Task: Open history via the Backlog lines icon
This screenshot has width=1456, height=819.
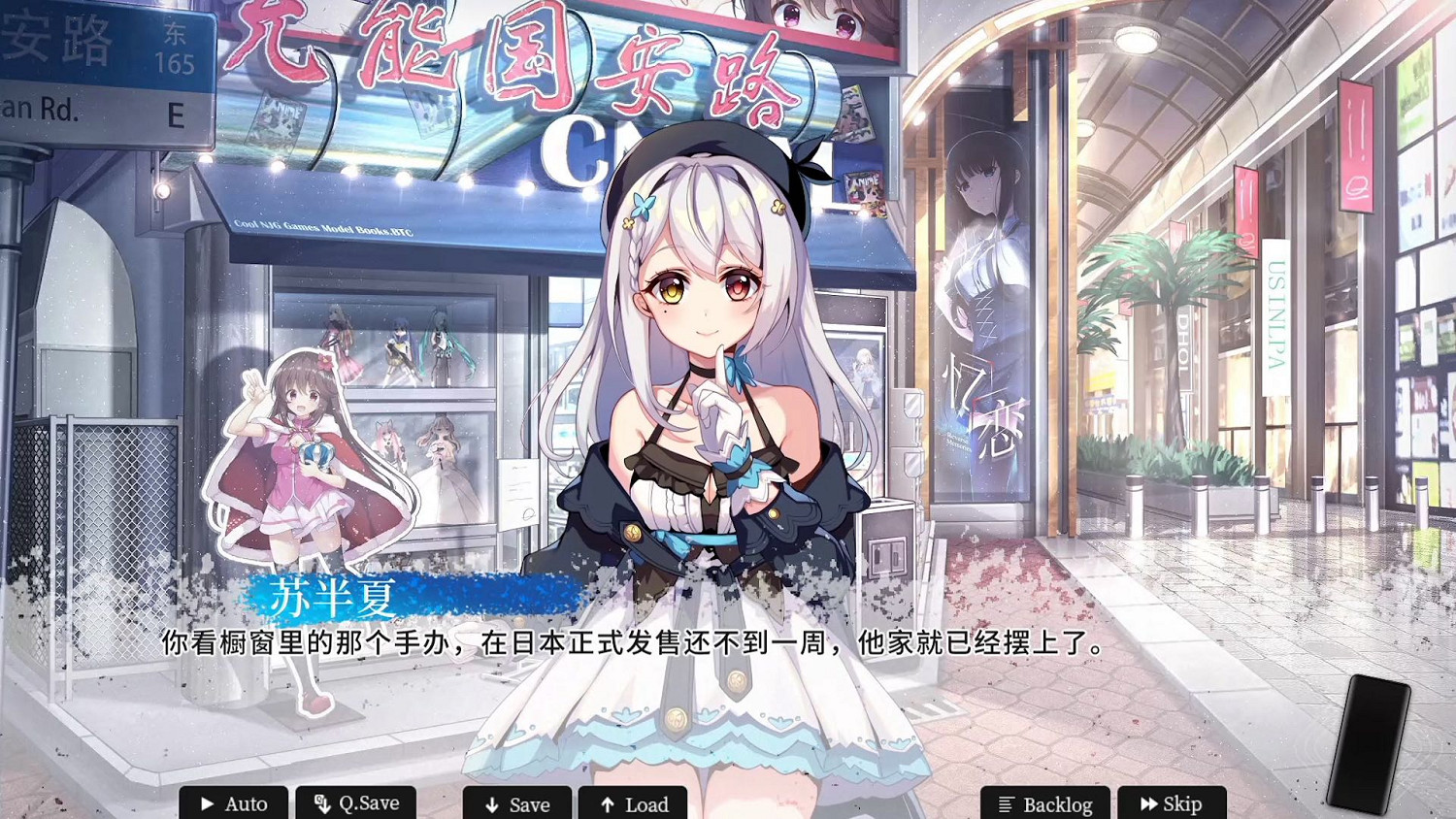Action: click(x=1007, y=804)
